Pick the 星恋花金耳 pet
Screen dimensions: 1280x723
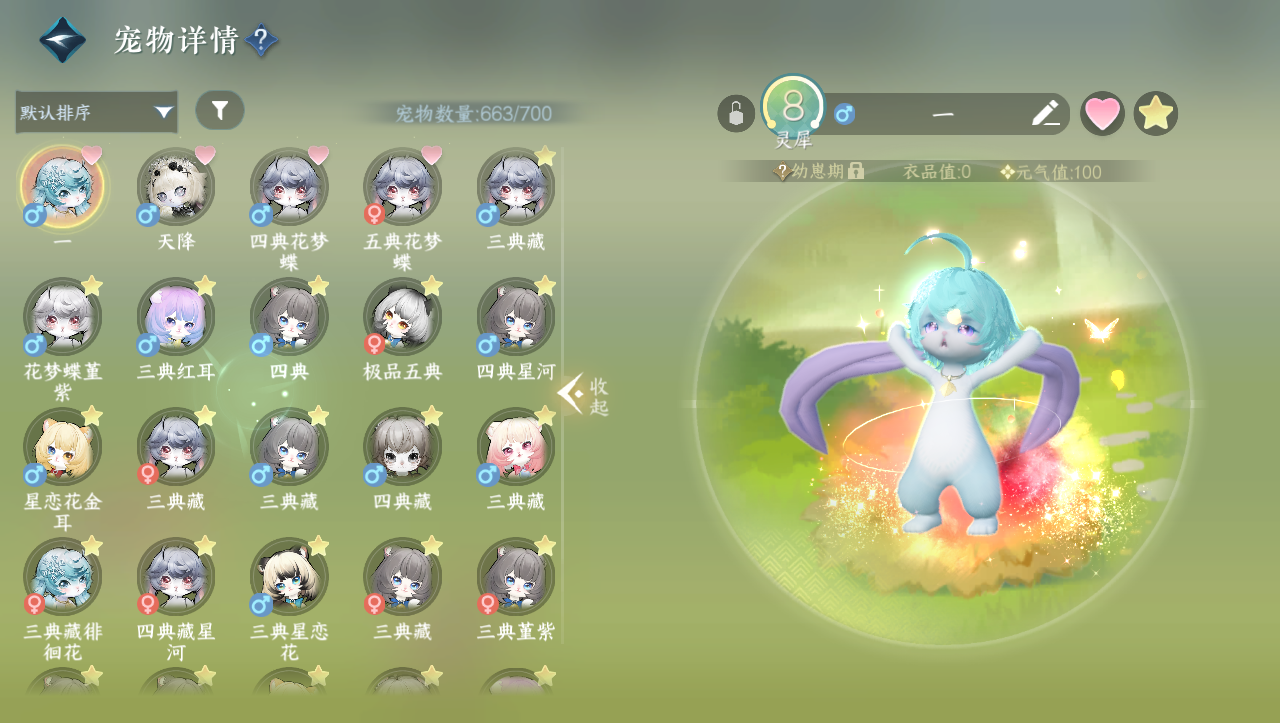coord(62,448)
